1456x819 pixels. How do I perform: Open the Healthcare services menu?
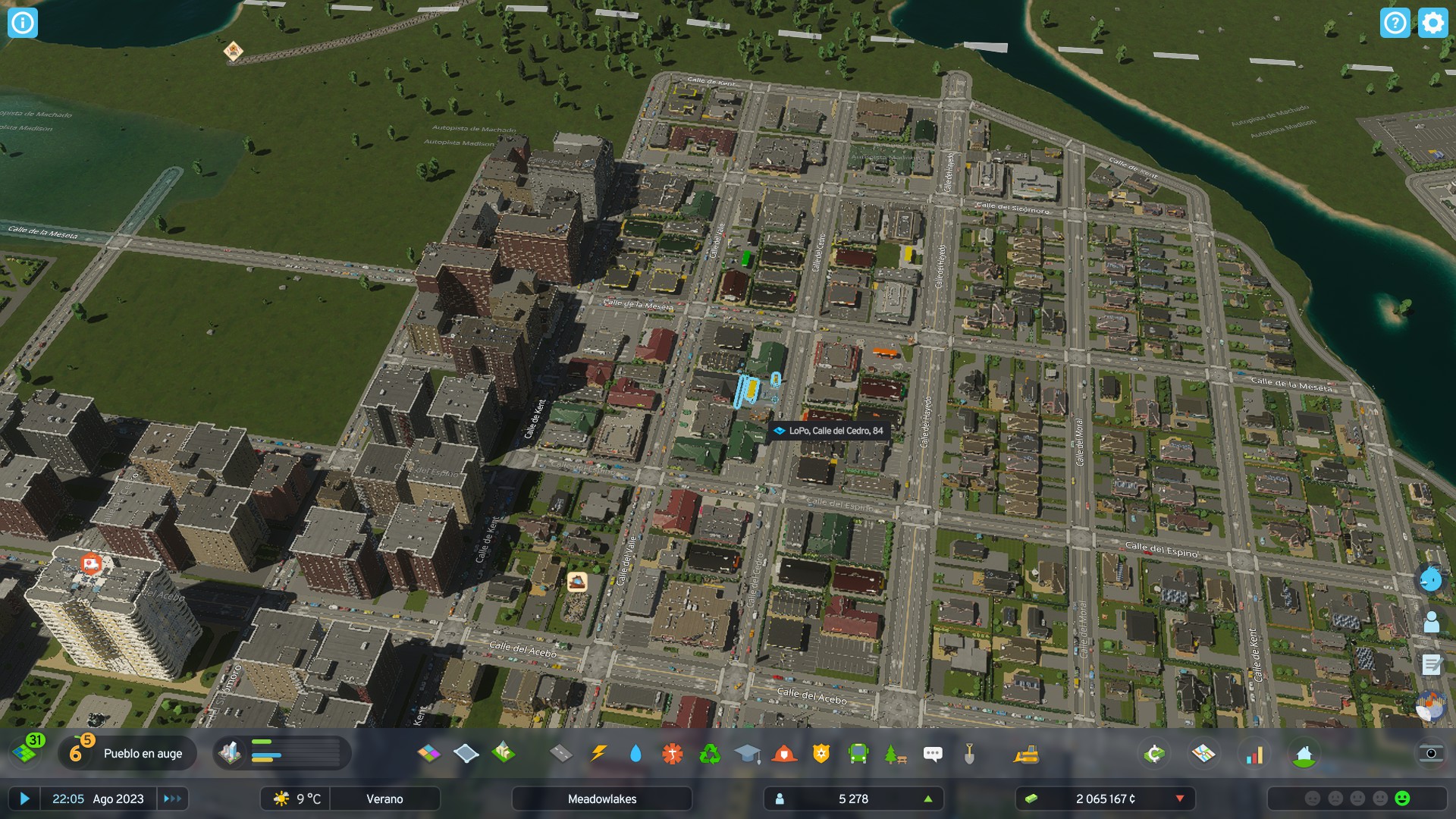pyautogui.click(x=672, y=754)
